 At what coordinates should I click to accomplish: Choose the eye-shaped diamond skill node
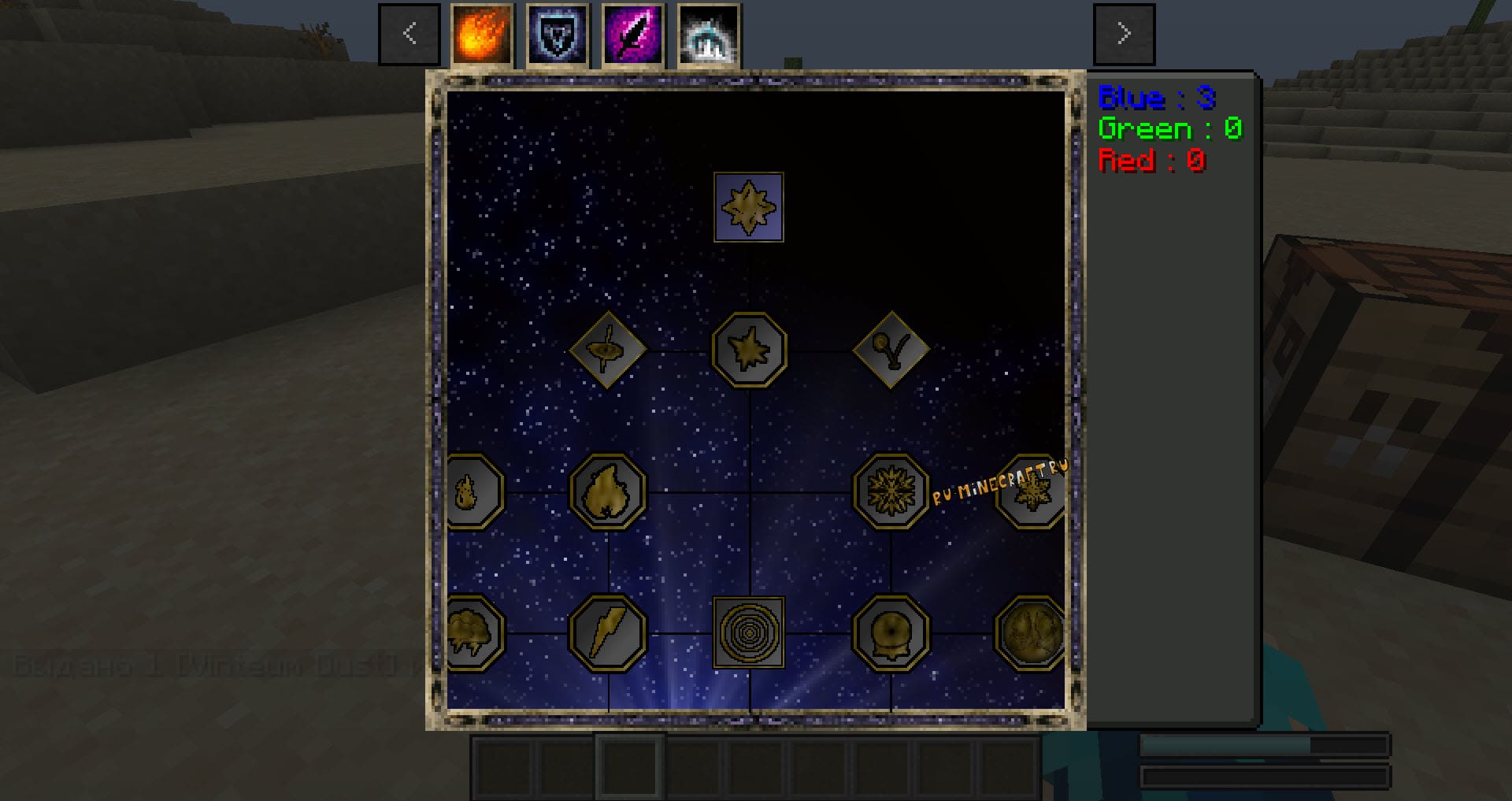click(607, 349)
